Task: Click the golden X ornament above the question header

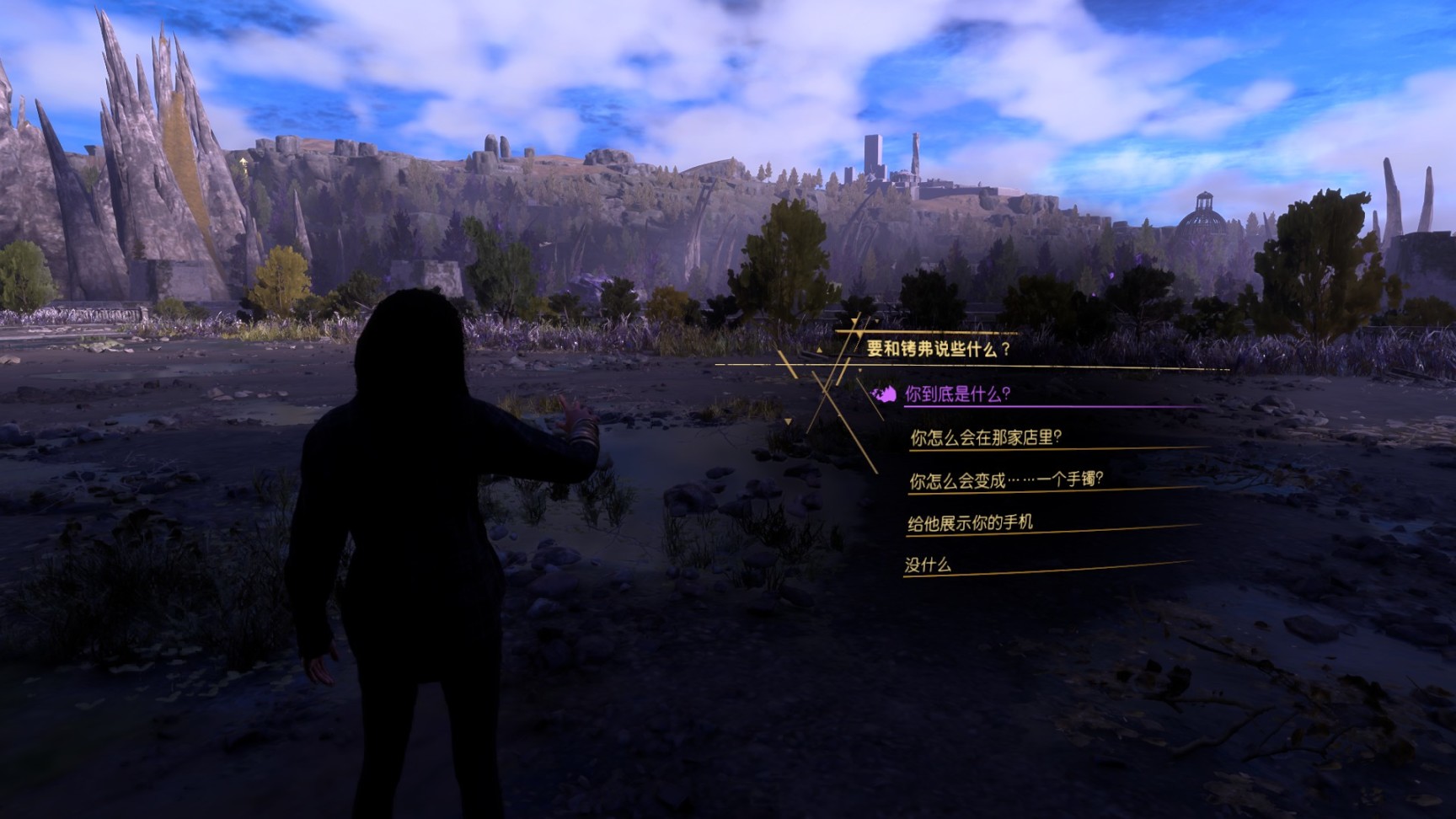Action: pyautogui.click(x=857, y=331)
